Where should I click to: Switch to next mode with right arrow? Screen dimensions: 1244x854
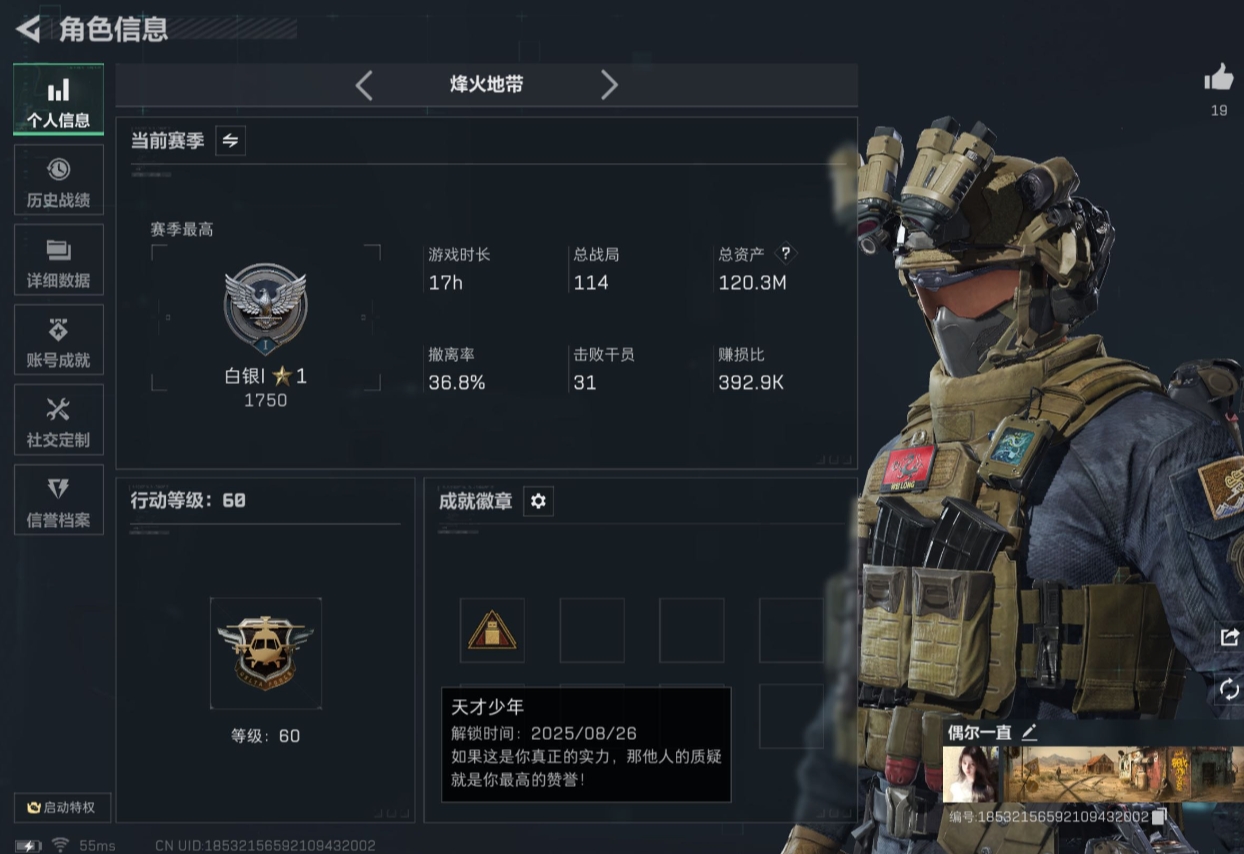click(x=609, y=85)
